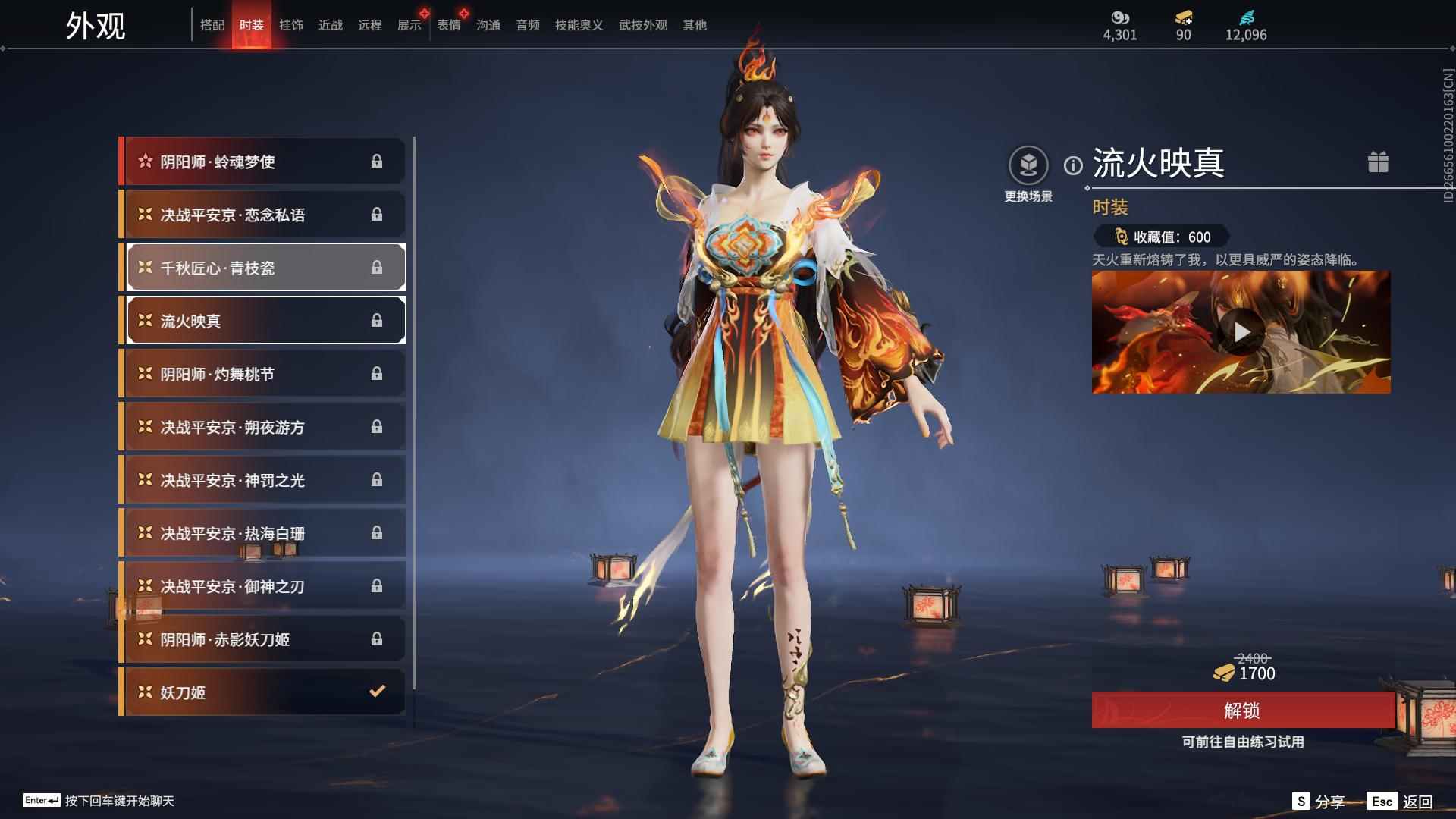Open the 沟通 section in the top bar
Screen dimensions: 1456x819
pyautogui.click(x=488, y=25)
